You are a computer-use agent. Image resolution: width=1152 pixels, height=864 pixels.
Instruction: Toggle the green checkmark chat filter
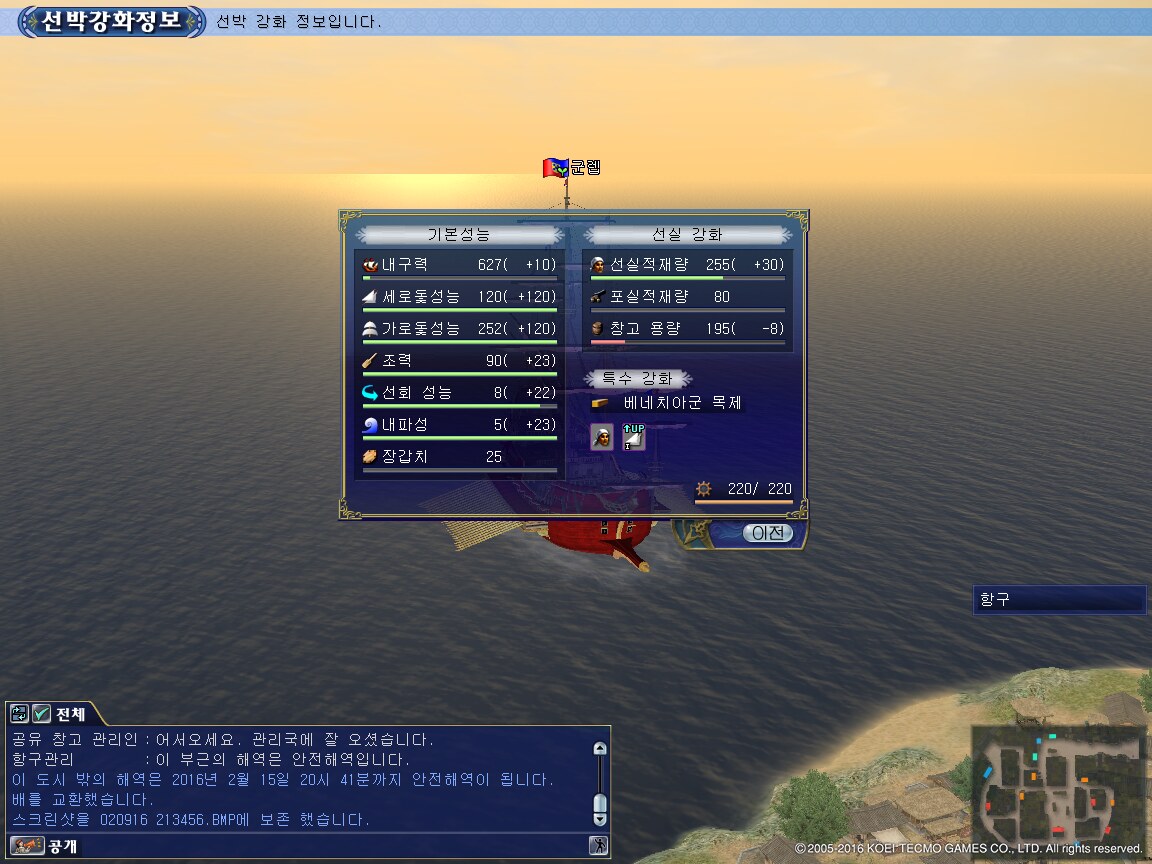pyautogui.click(x=41, y=713)
